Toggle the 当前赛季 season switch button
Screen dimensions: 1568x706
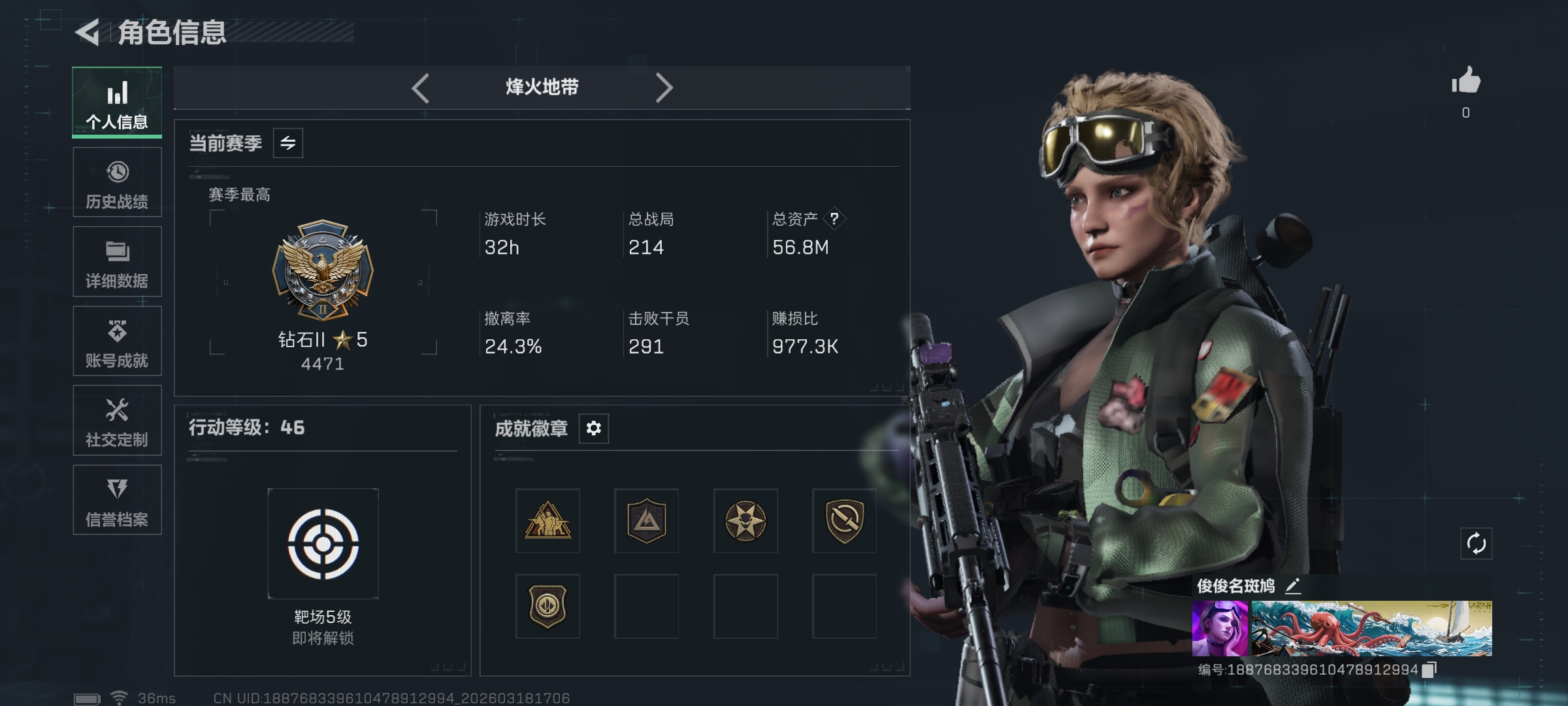[x=288, y=143]
